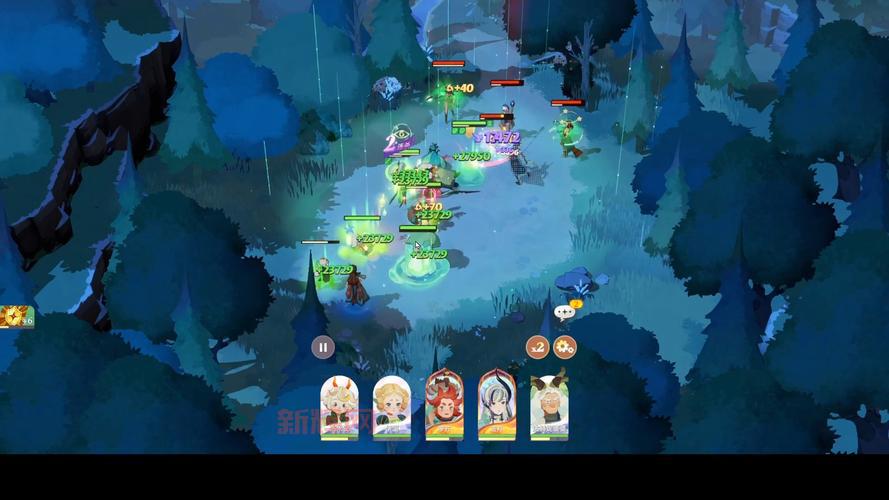Open the chat speech bubble
This screenshot has width=889, height=500.
[565, 312]
